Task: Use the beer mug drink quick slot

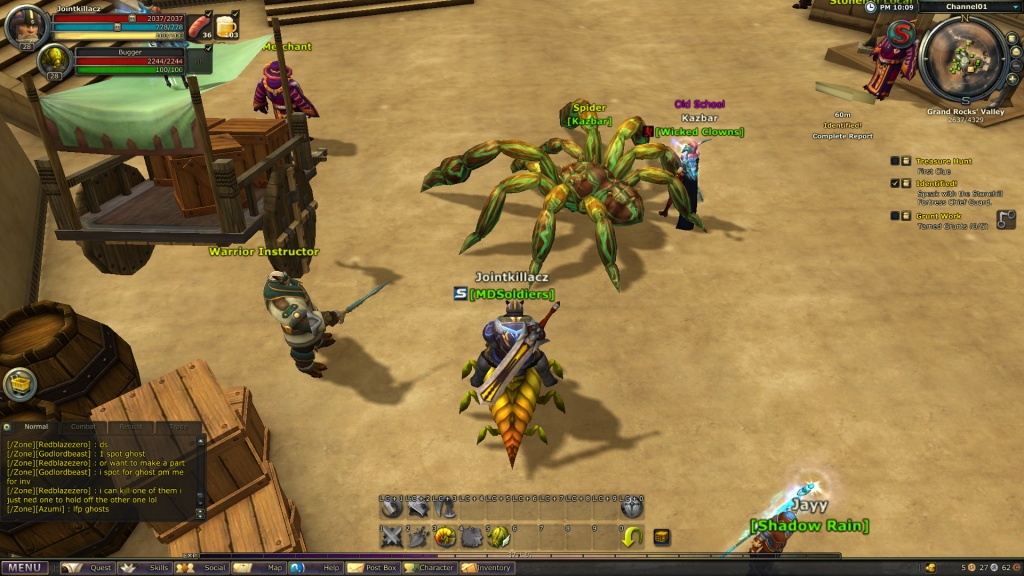Action: (x=227, y=26)
